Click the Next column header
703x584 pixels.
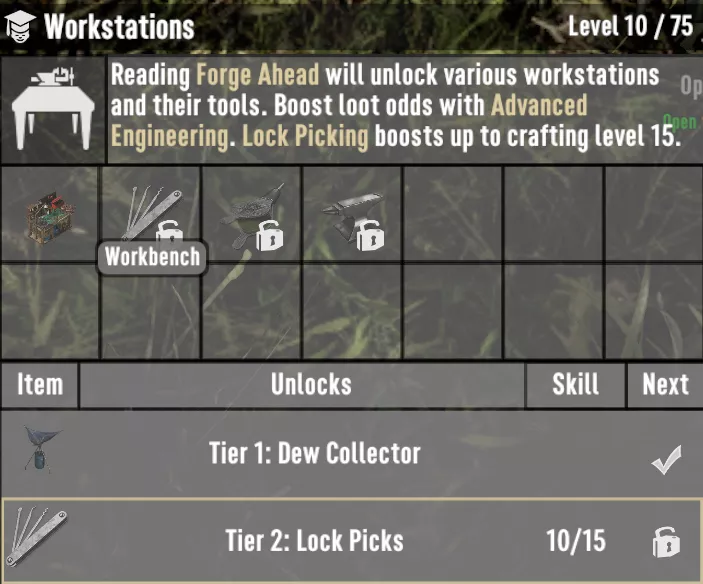coord(665,385)
